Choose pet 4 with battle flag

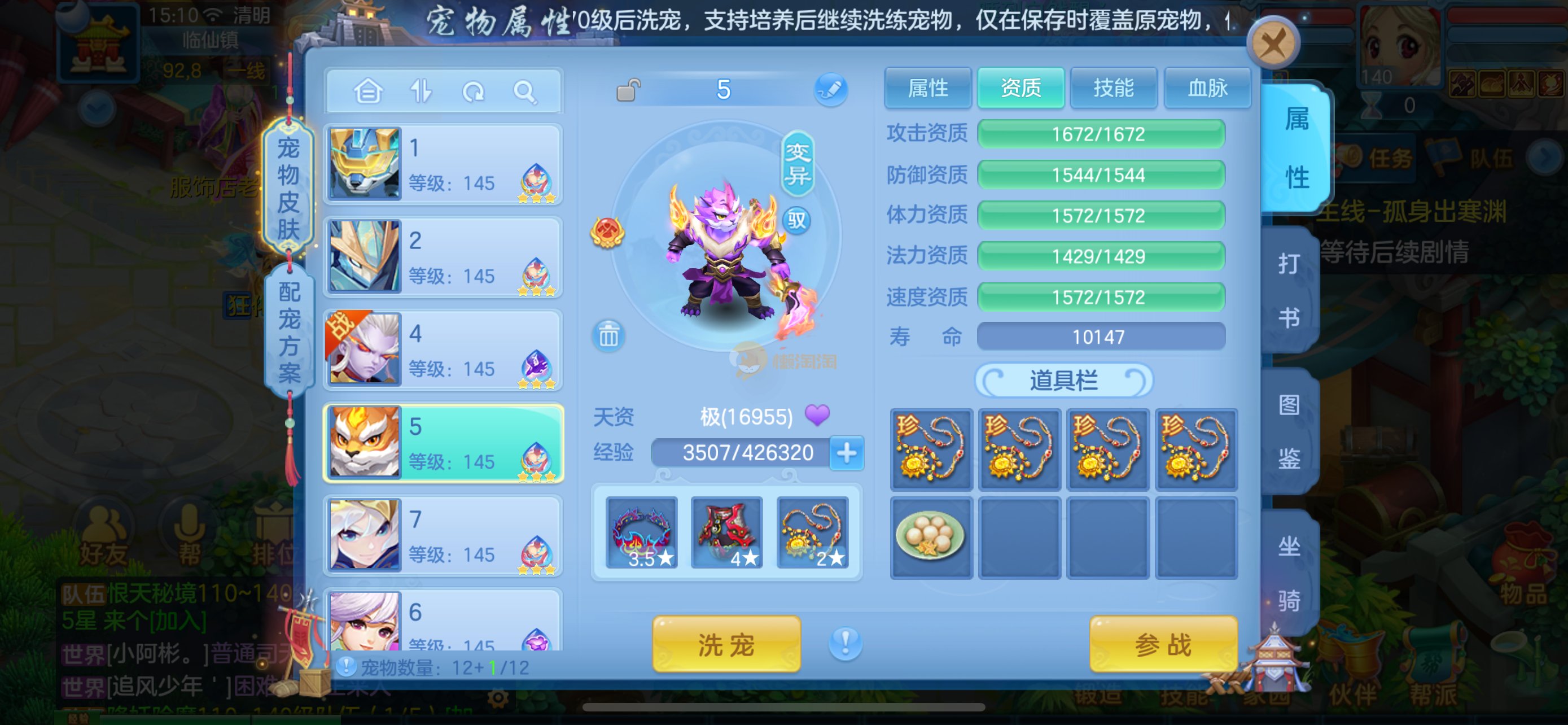[x=443, y=350]
